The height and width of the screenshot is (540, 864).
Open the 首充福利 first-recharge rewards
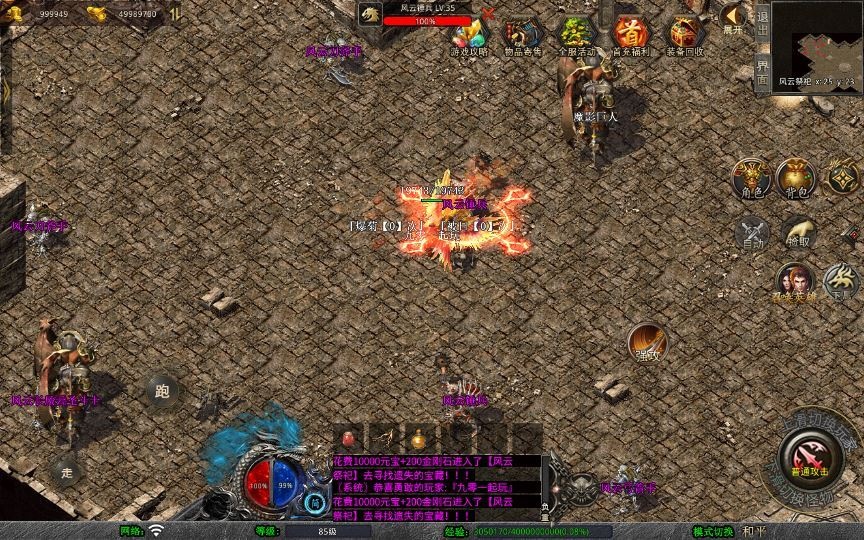coord(630,35)
